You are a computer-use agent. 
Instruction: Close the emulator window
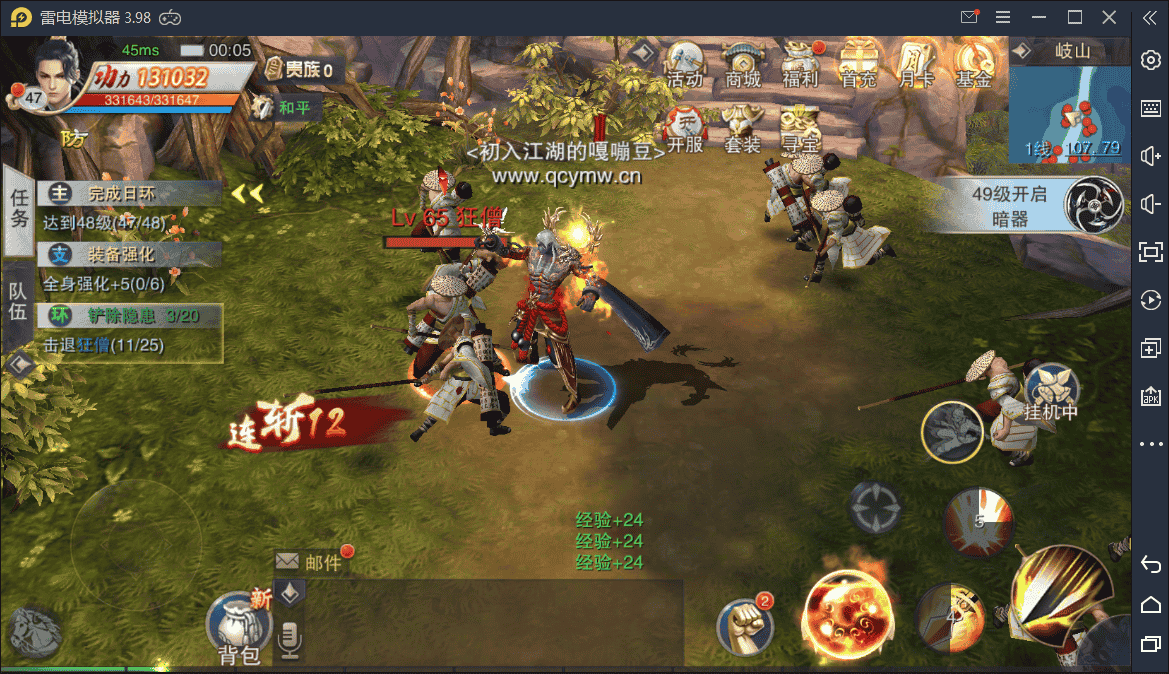click(x=1109, y=17)
